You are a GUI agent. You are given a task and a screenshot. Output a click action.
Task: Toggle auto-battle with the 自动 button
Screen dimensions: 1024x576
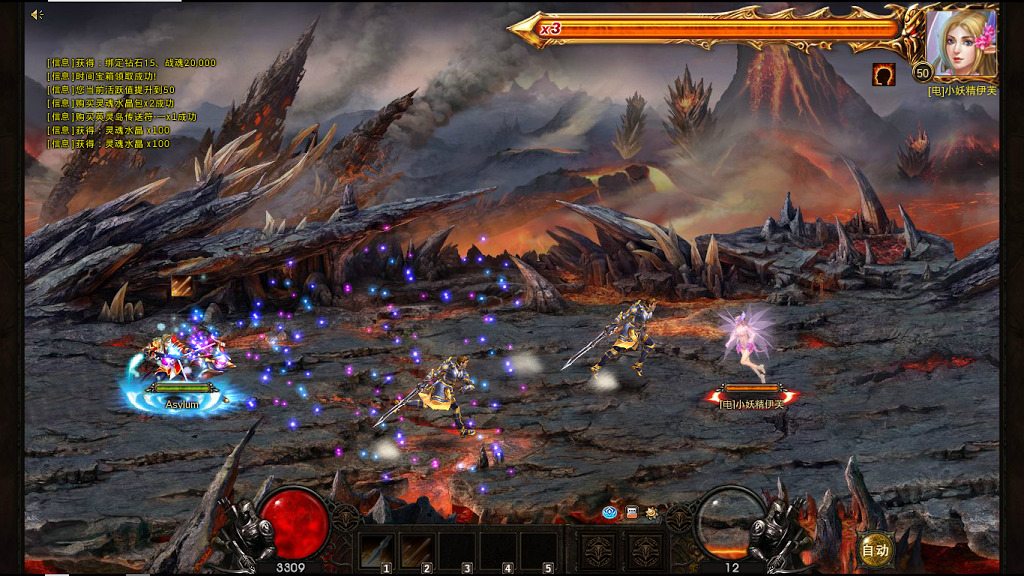[875, 549]
